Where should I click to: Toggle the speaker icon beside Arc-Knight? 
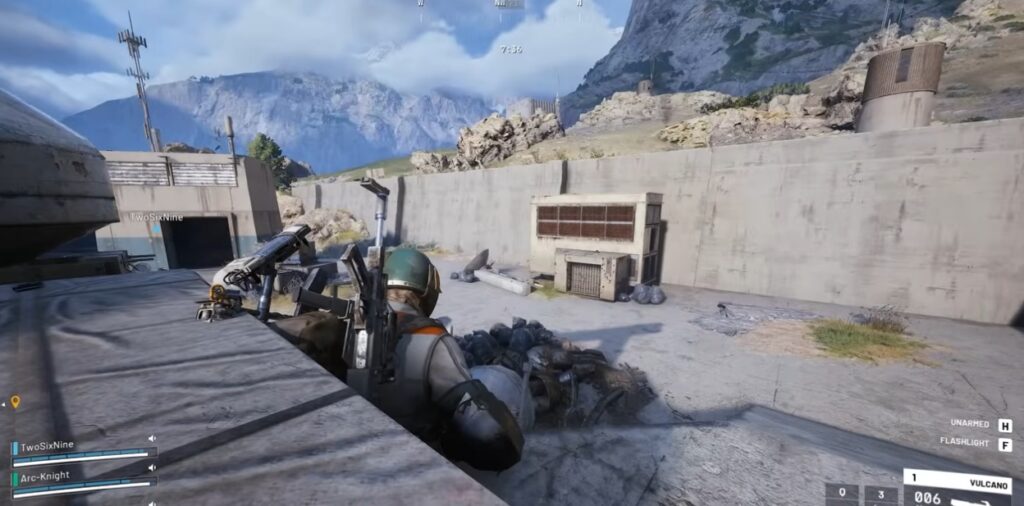pyautogui.click(x=152, y=469)
